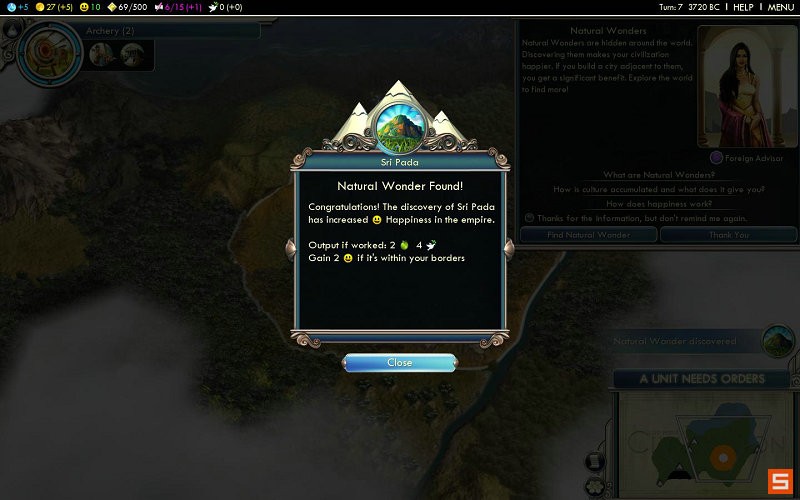Screen dimensions: 800x500
Task: Open the Natural Wonder discovered notification icon
Action: tap(778, 340)
